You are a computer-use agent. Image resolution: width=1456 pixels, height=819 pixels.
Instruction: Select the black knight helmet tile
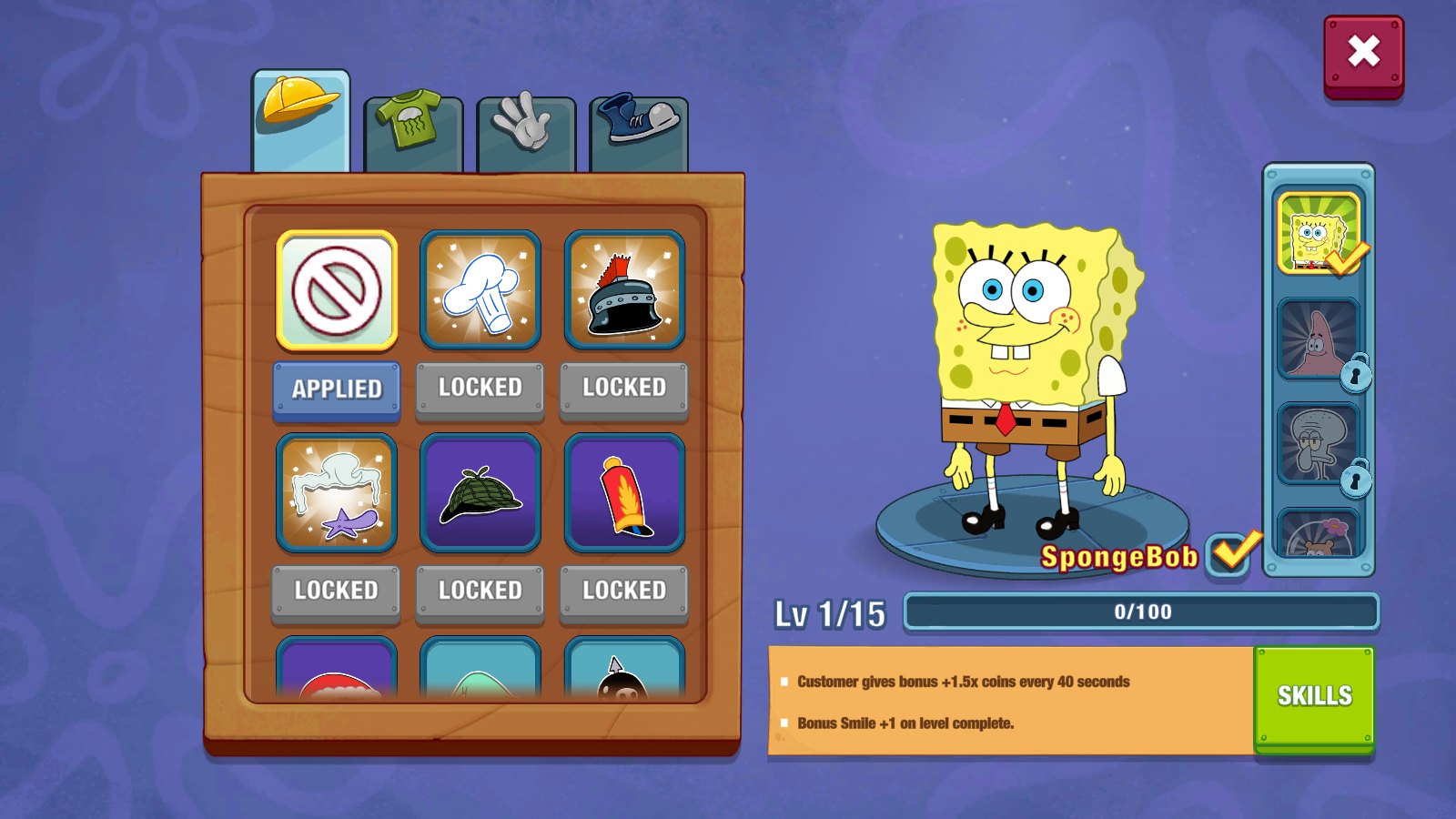(624, 290)
